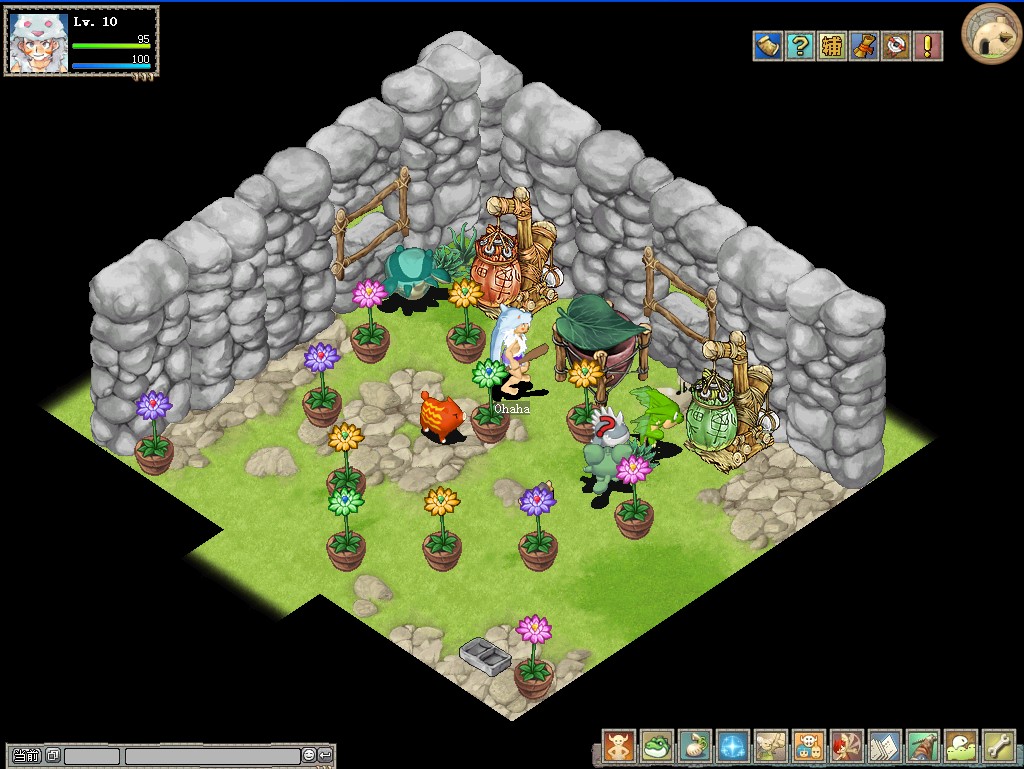Open the turnip sack inventory icon
Viewport: 1024px width, 769px height.
pos(695,746)
